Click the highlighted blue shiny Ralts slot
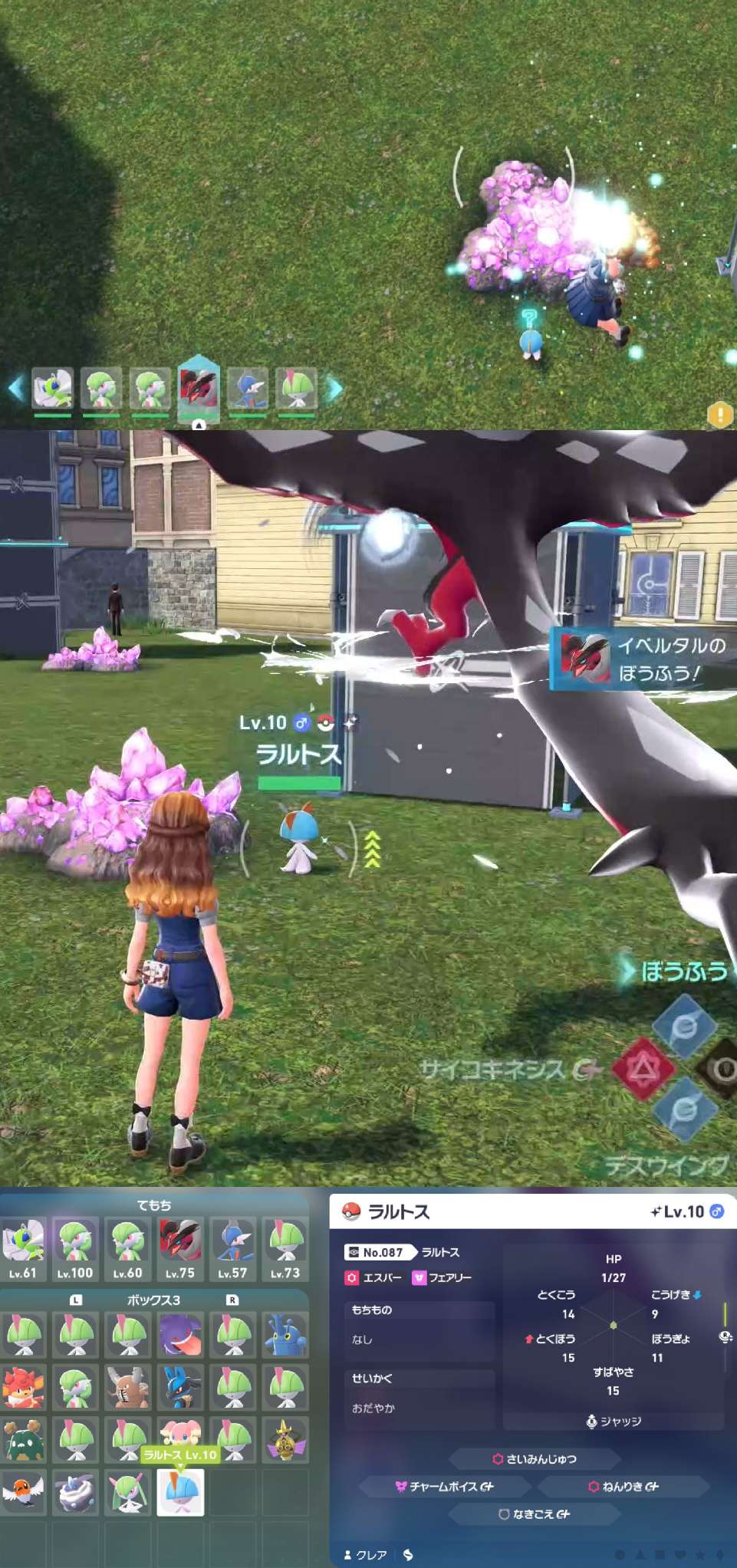 coord(181,1492)
